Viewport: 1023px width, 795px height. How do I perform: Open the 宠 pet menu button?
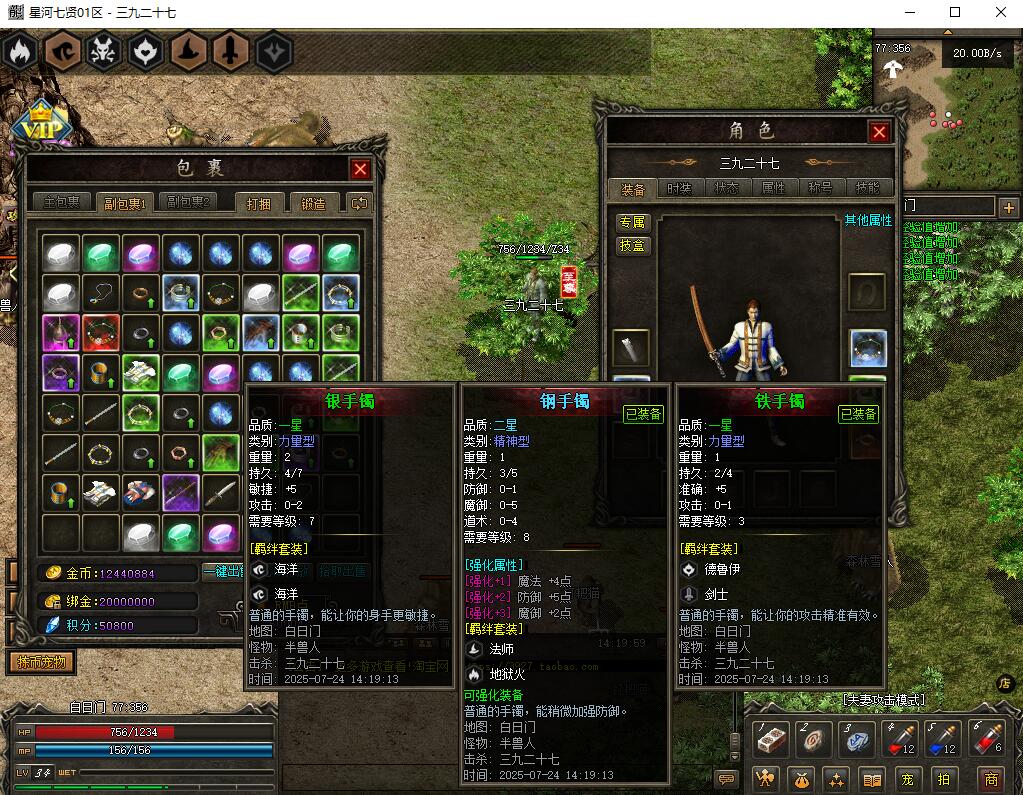[x=907, y=779]
